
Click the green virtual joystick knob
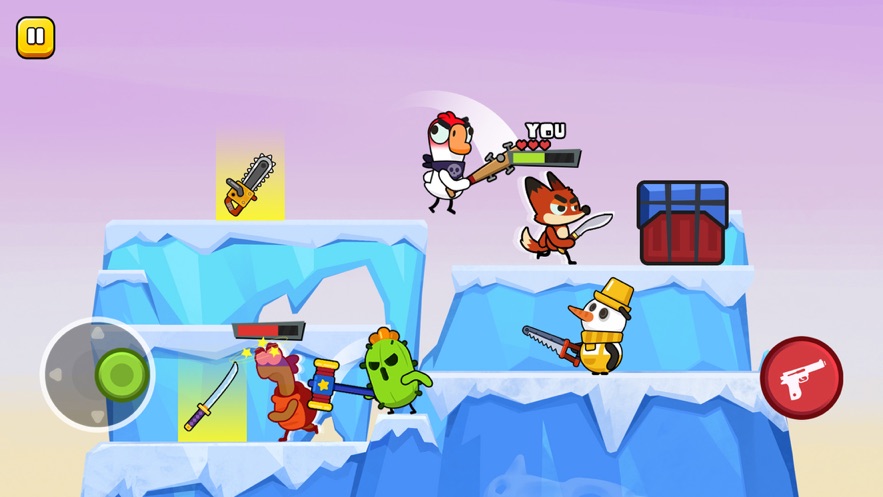[x=122, y=375]
